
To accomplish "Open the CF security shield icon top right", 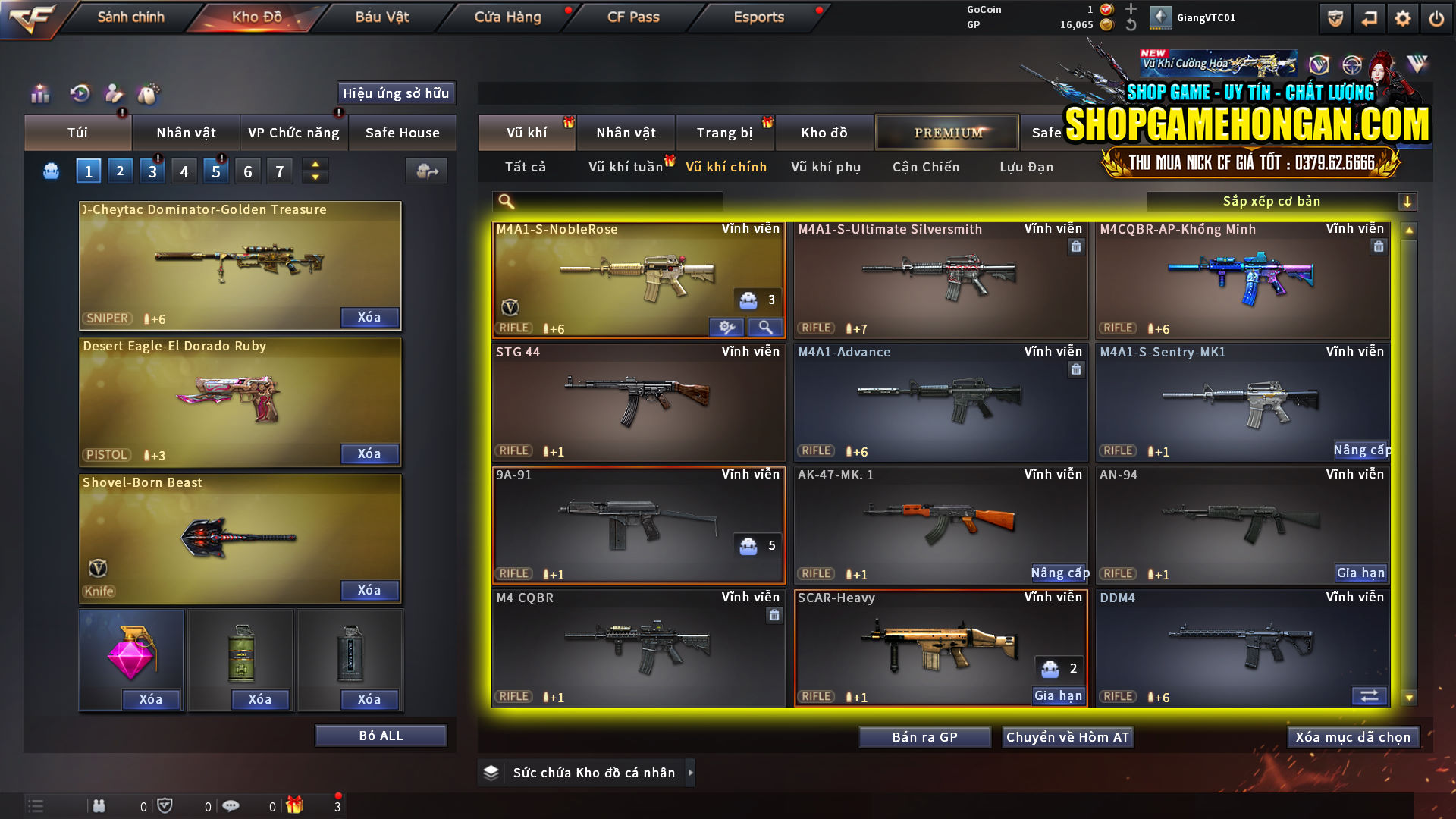I will (x=1335, y=17).
